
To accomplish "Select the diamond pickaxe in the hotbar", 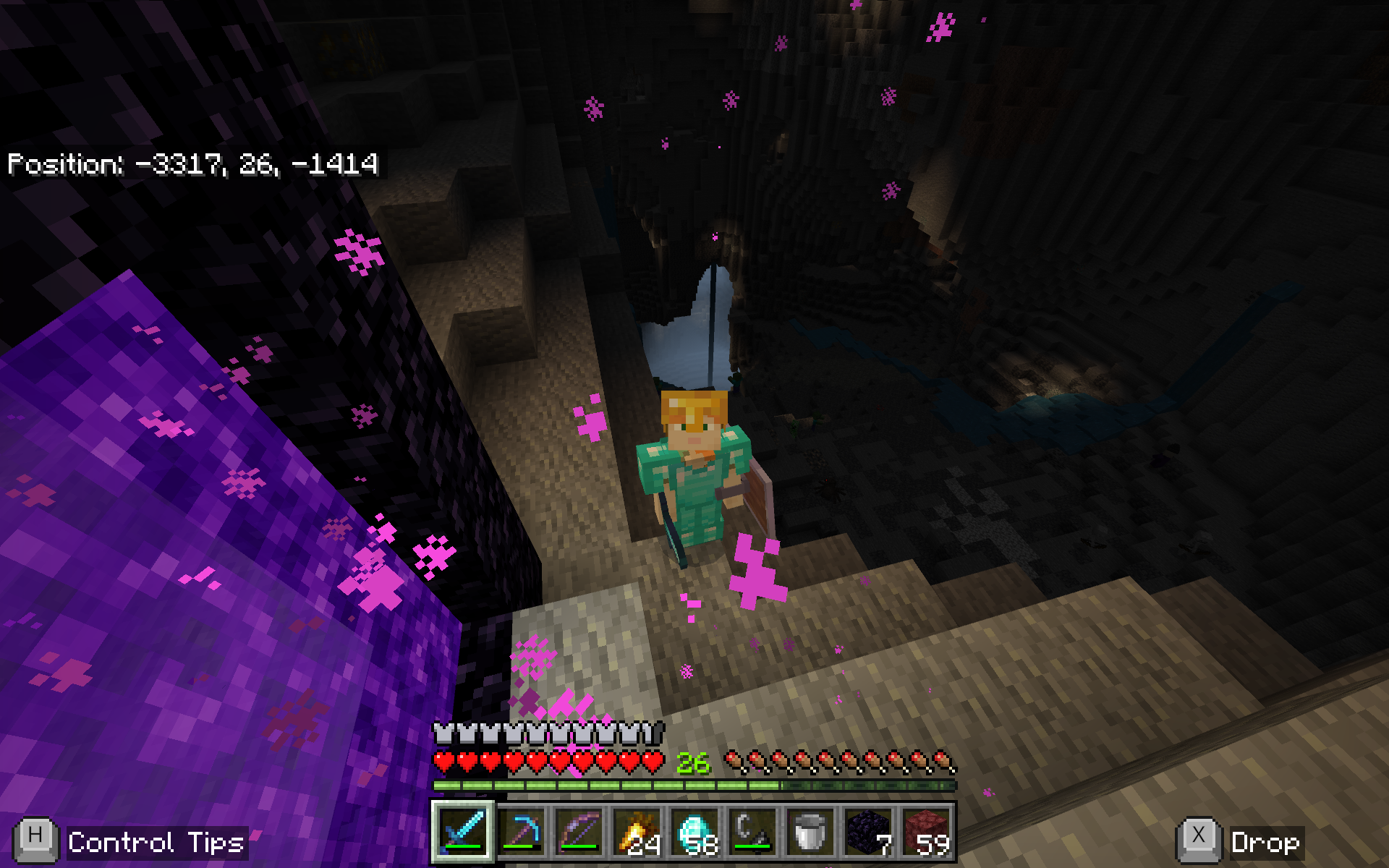I will 521,831.
